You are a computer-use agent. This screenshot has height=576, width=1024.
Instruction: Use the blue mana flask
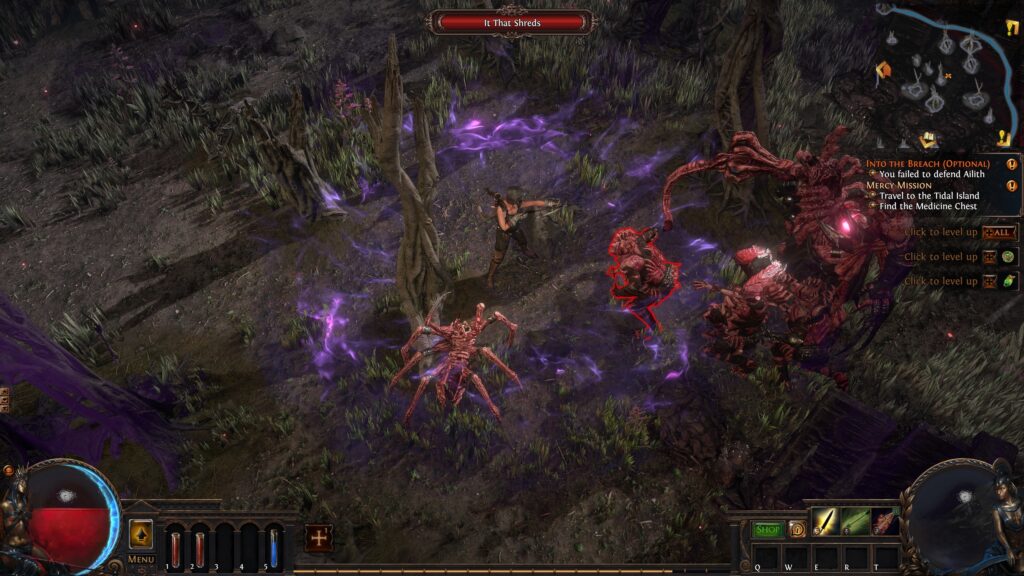273,548
